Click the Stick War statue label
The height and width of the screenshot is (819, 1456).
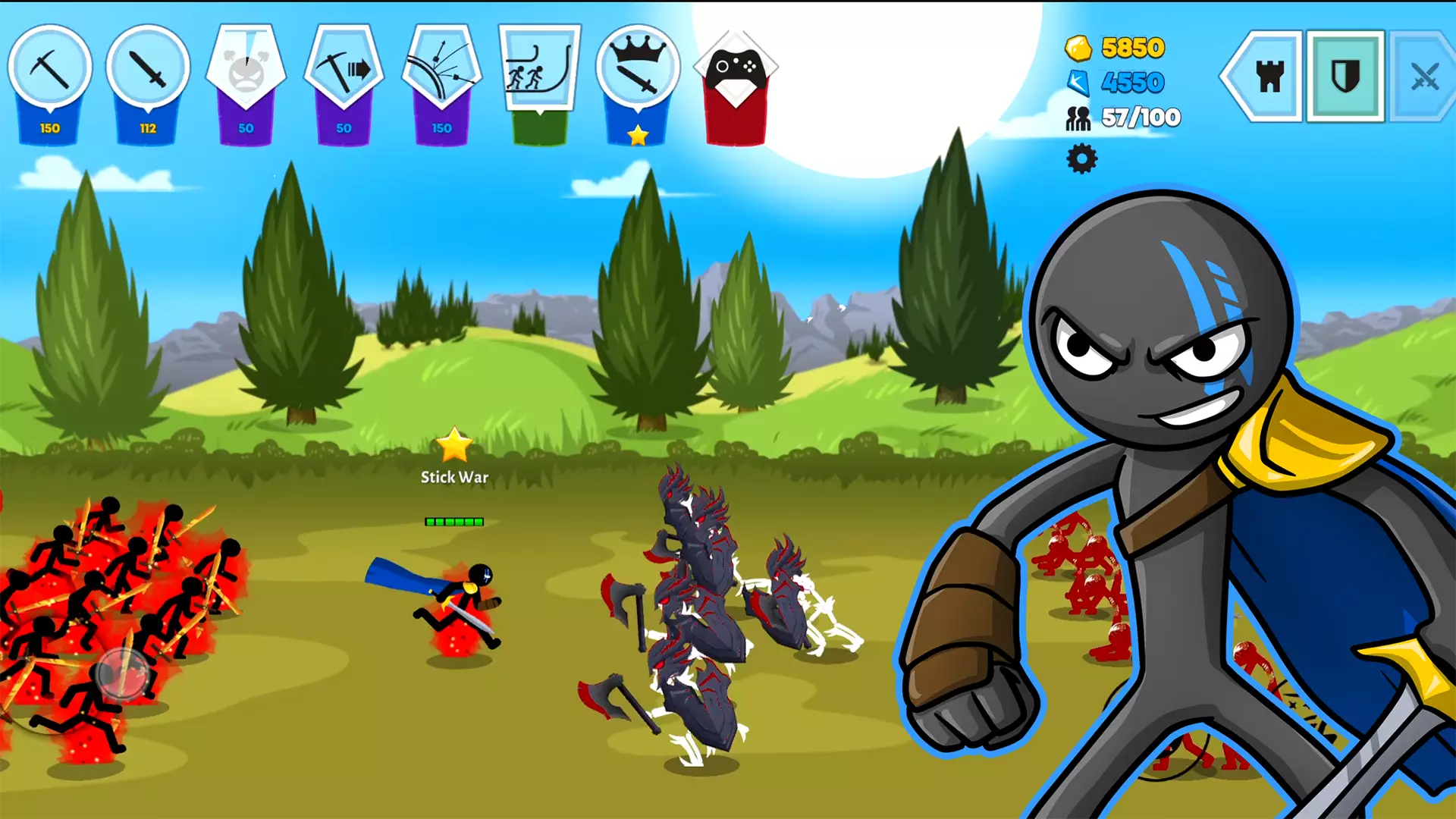(x=453, y=478)
